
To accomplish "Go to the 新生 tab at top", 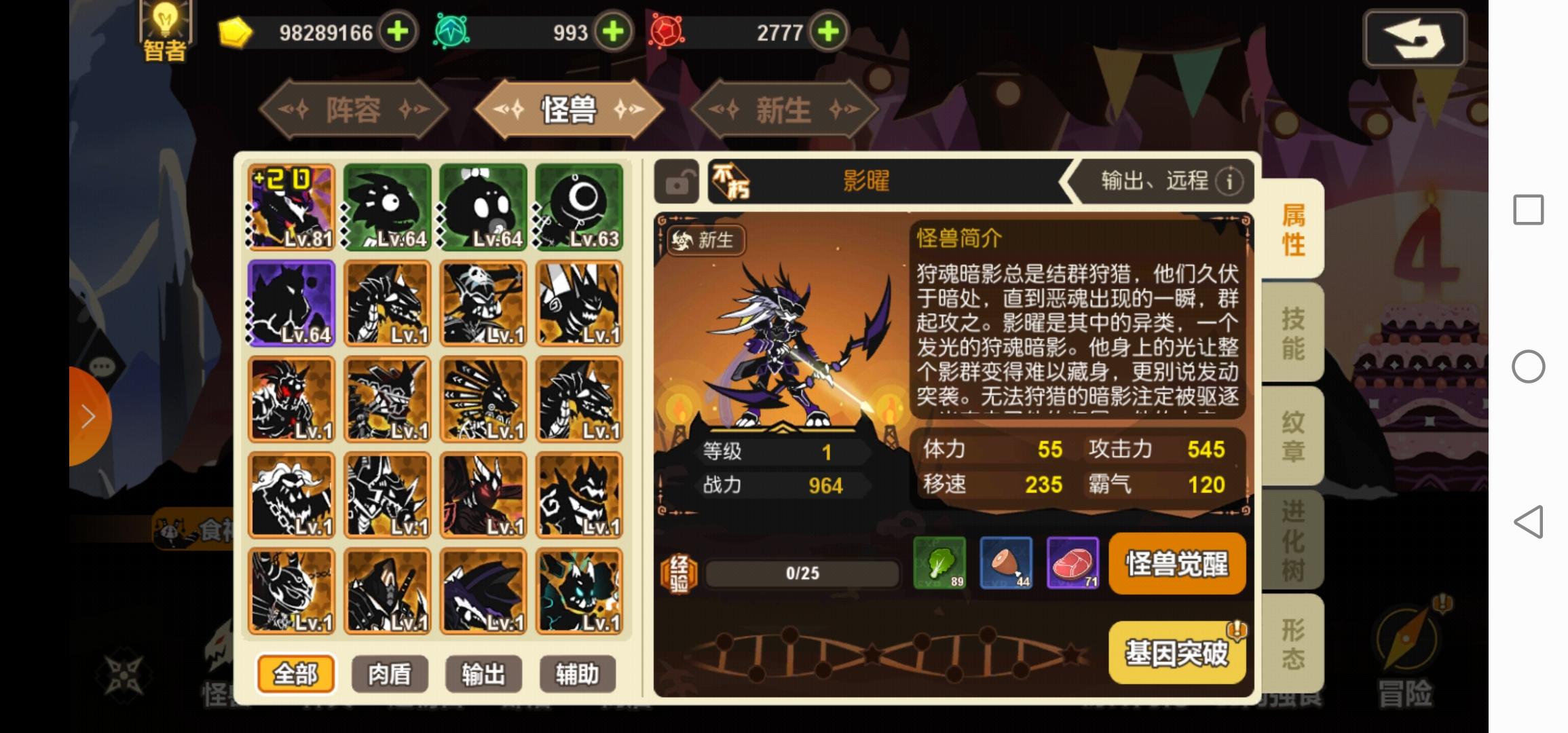I will pyautogui.click(x=785, y=109).
